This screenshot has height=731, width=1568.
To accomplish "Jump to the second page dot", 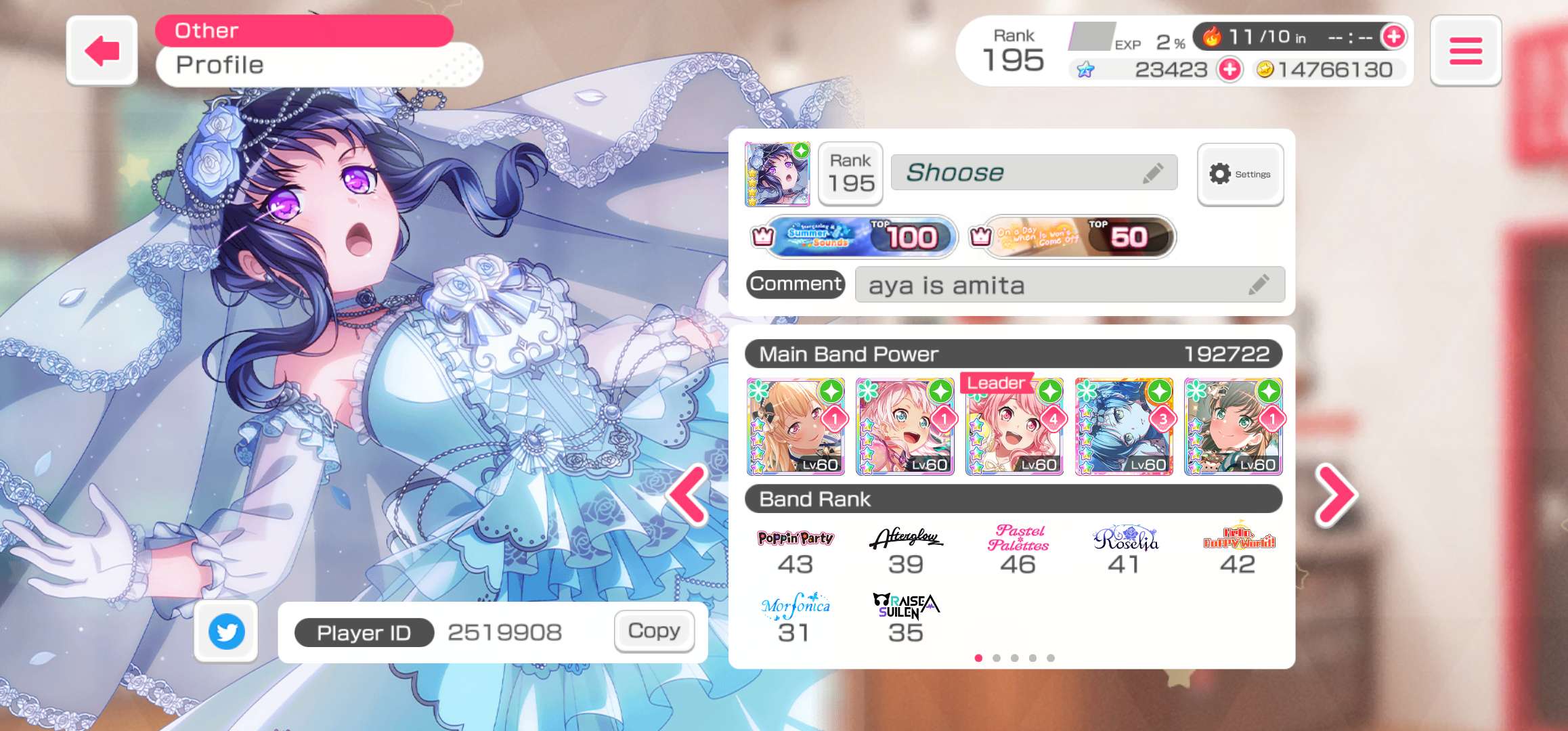I will pyautogui.click(x=997, y=658).
